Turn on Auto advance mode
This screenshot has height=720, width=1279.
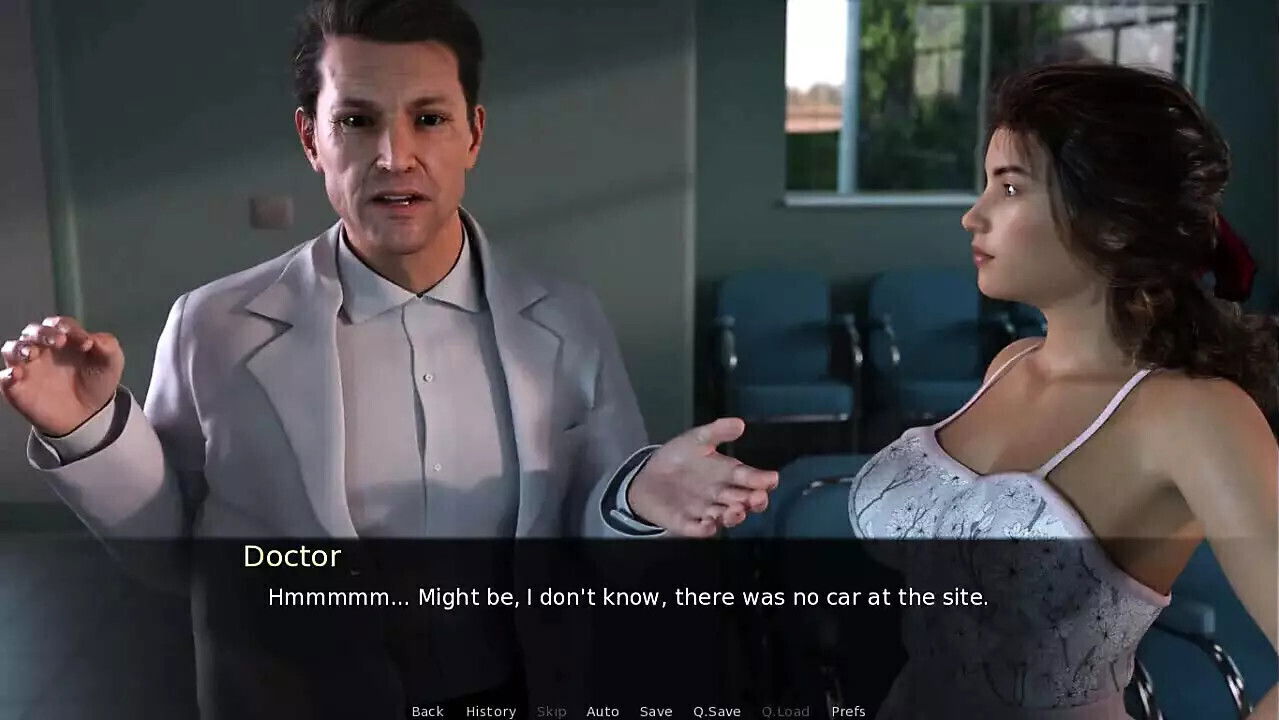tap(602, 711)
